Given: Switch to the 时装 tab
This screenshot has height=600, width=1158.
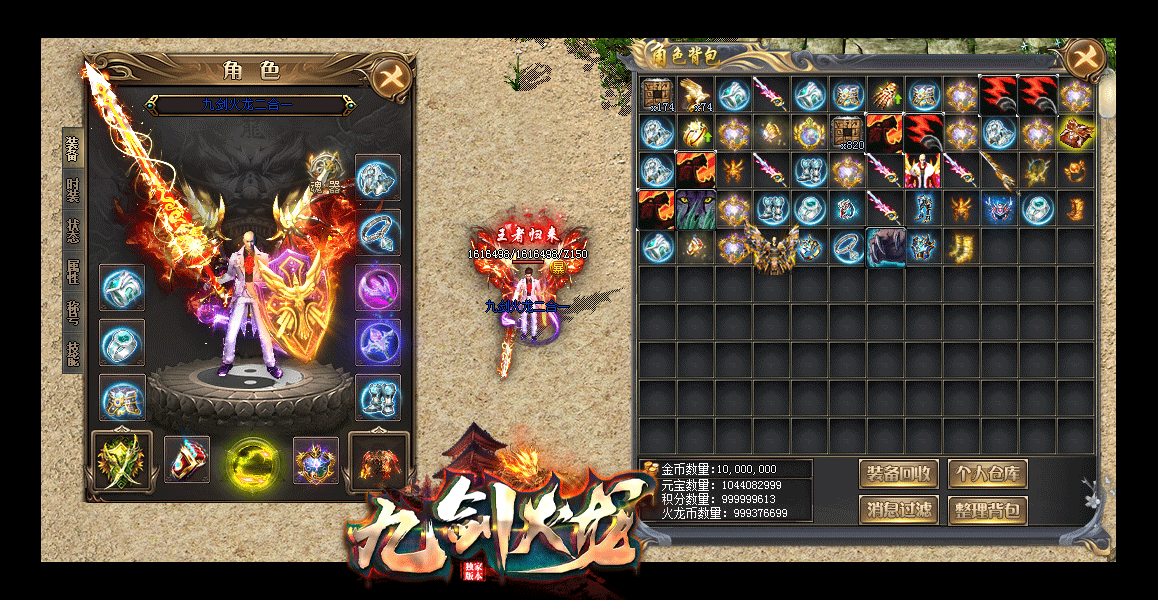Looking at the screenshot, I should tap(72, 189).
